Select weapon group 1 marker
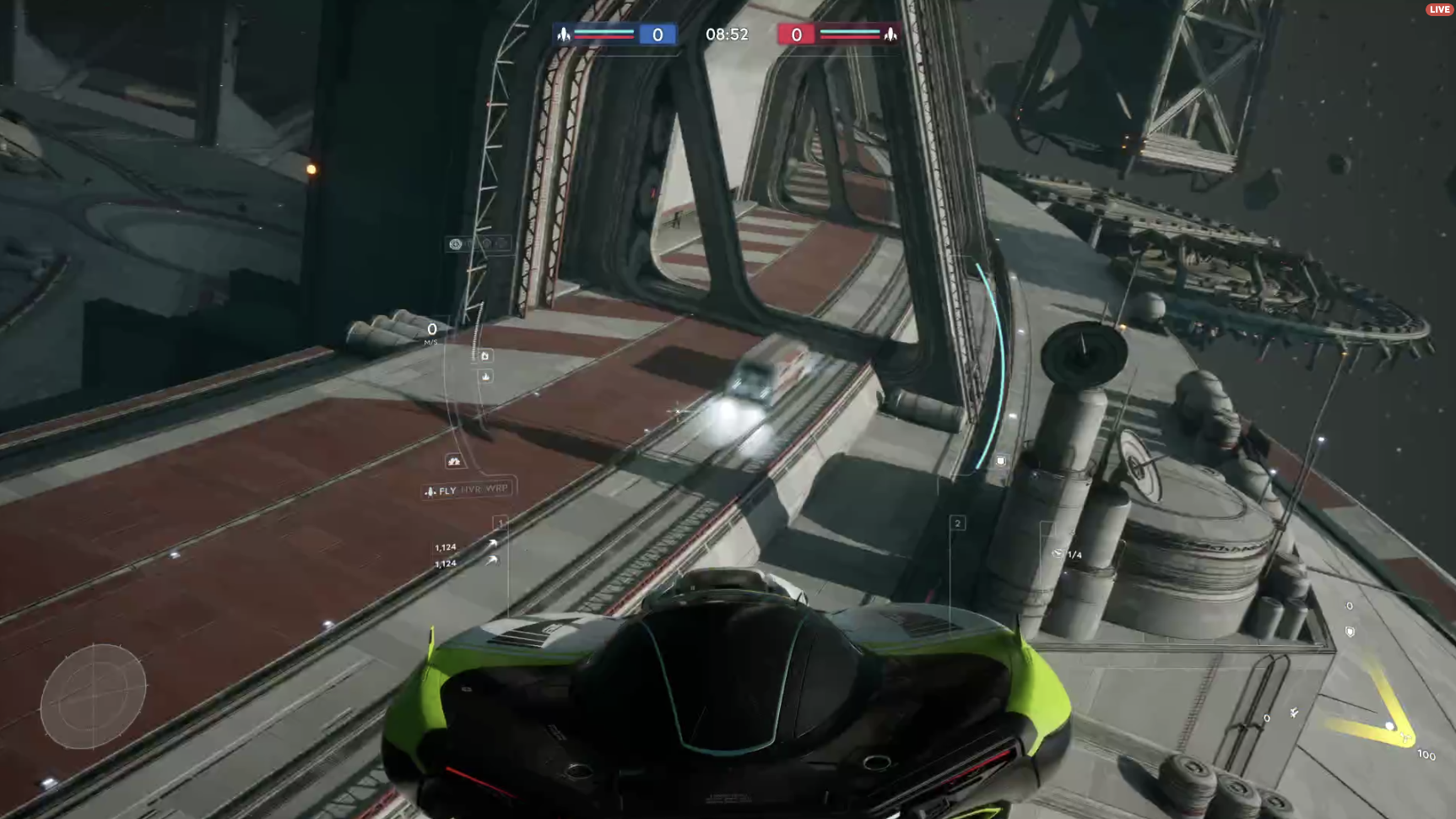This screenshot has width=1456, height=819. (x=500, y=523)
